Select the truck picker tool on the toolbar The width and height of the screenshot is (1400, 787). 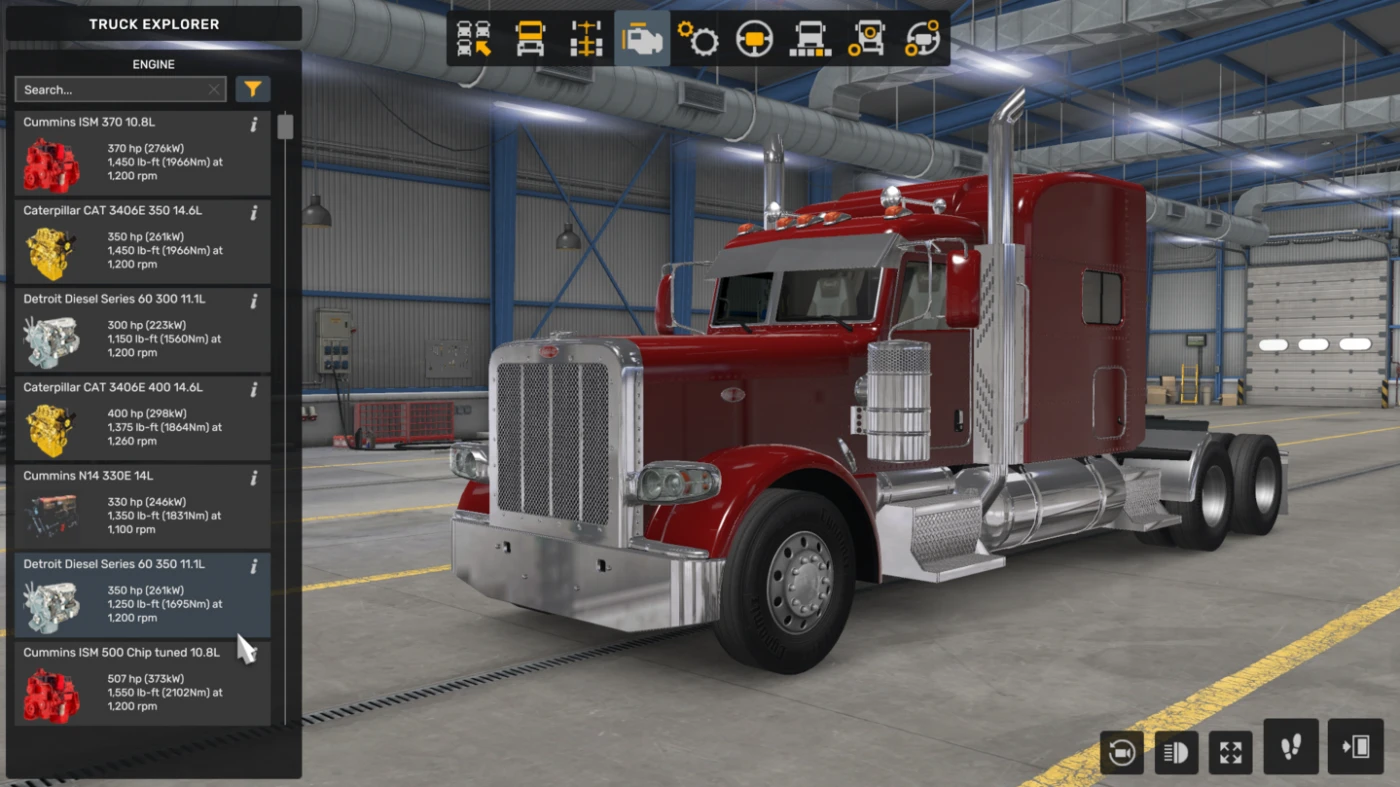473,37
